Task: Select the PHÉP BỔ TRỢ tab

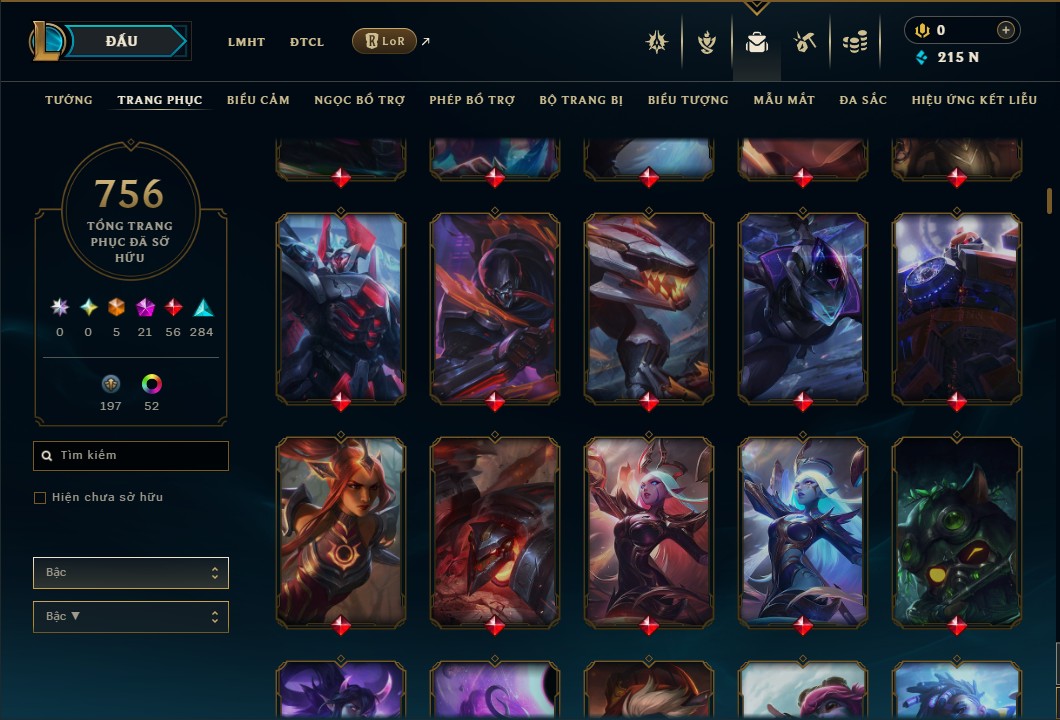Action: pyautogui.click(x=472, y=100)
